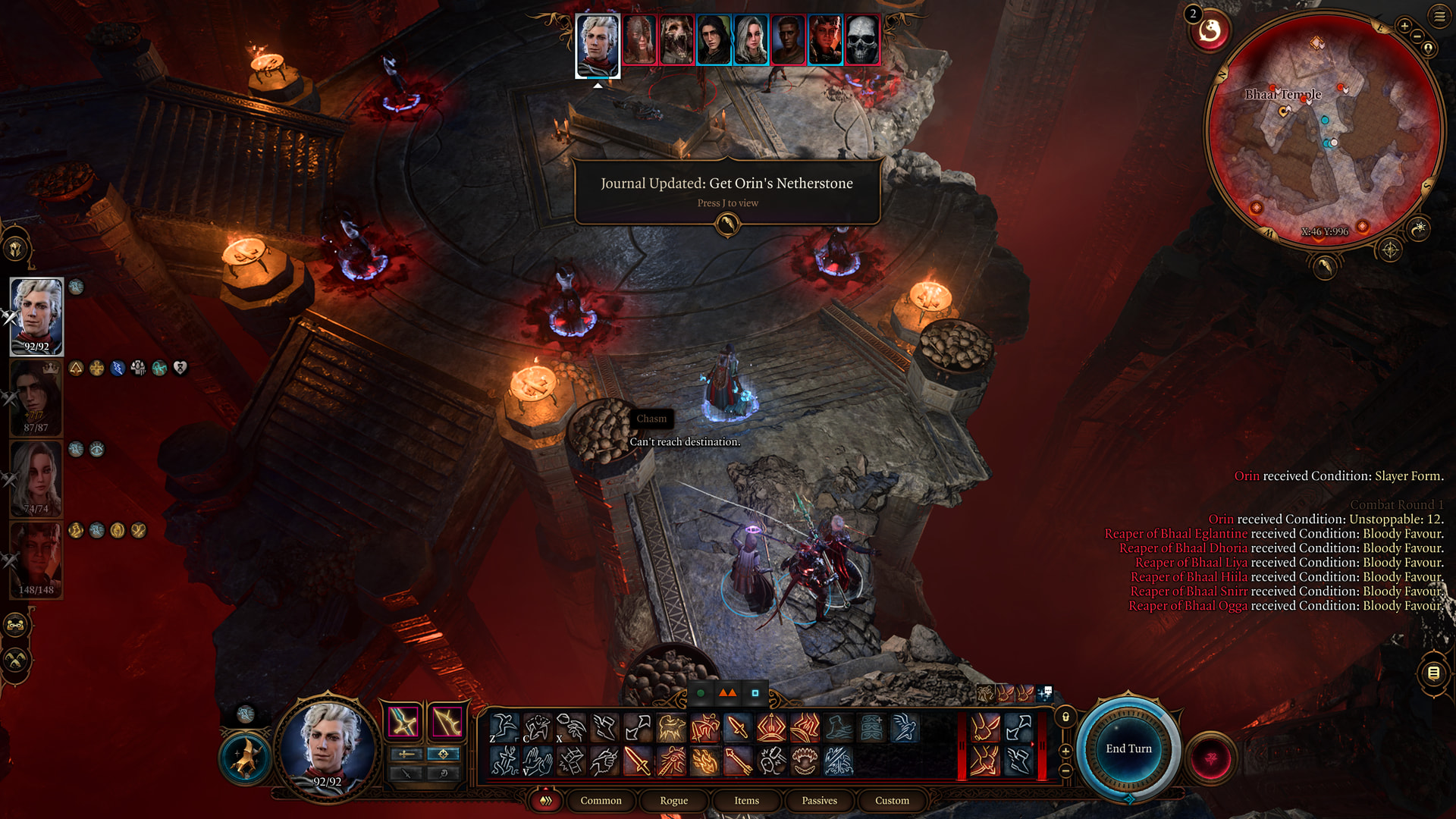Select the ranged bow weapon slot
This screenshot has width=1456, height=819.
[447, 721]
